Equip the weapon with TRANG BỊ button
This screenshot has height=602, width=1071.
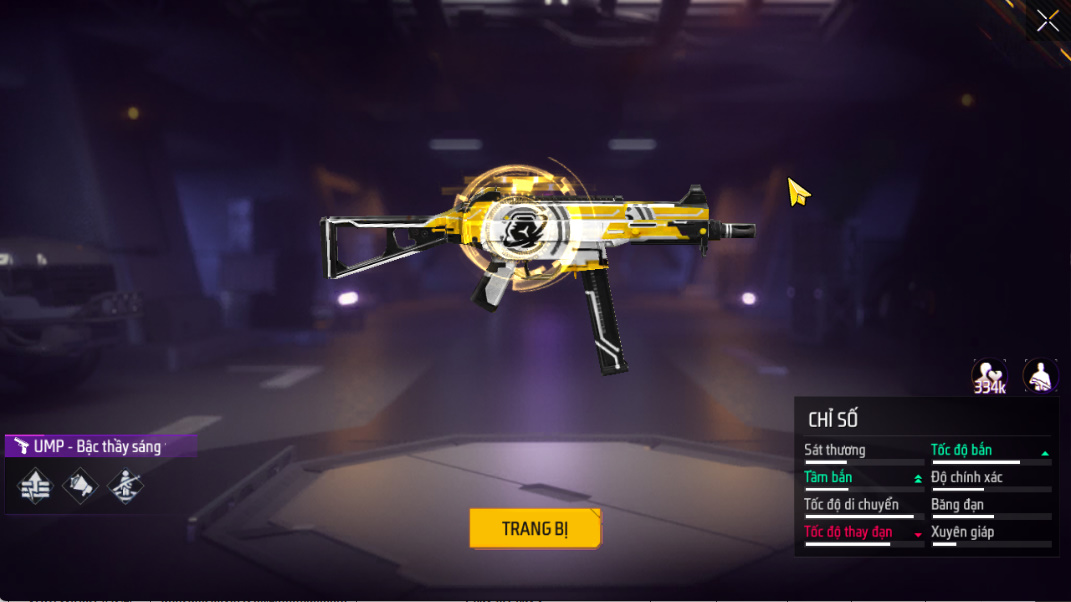(535, 528)
